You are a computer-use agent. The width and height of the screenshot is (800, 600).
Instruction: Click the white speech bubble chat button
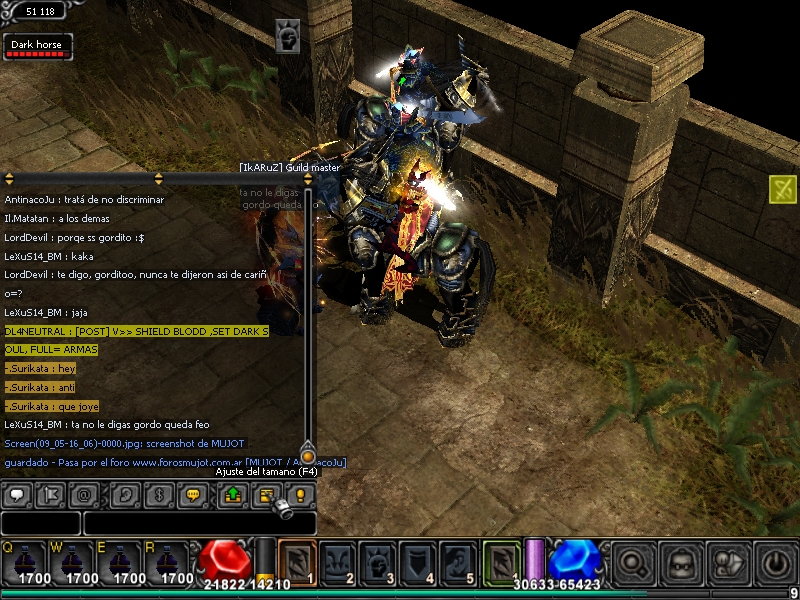point(16,494)
